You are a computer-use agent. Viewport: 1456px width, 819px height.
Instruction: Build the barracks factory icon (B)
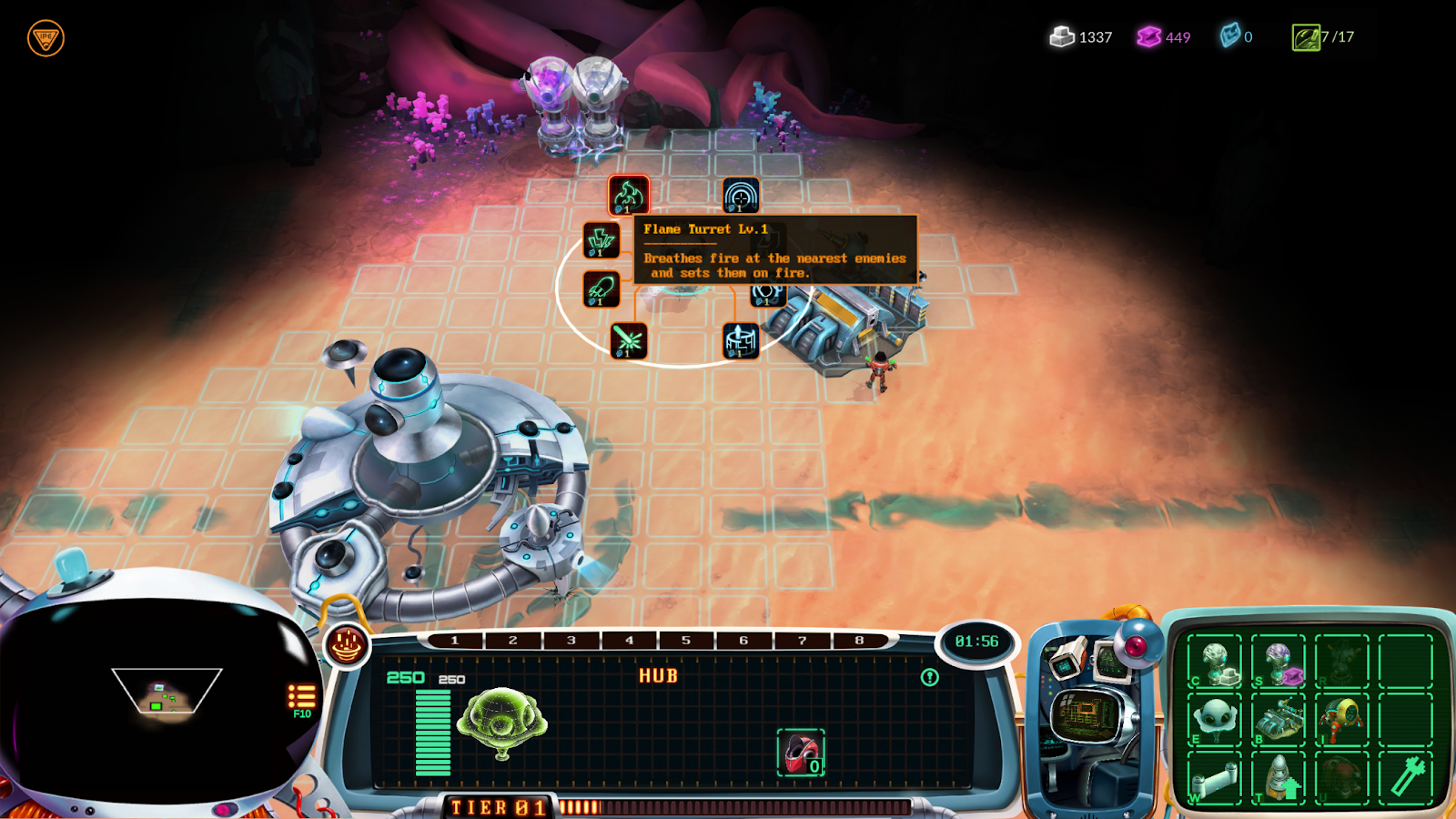point(1279,720)
